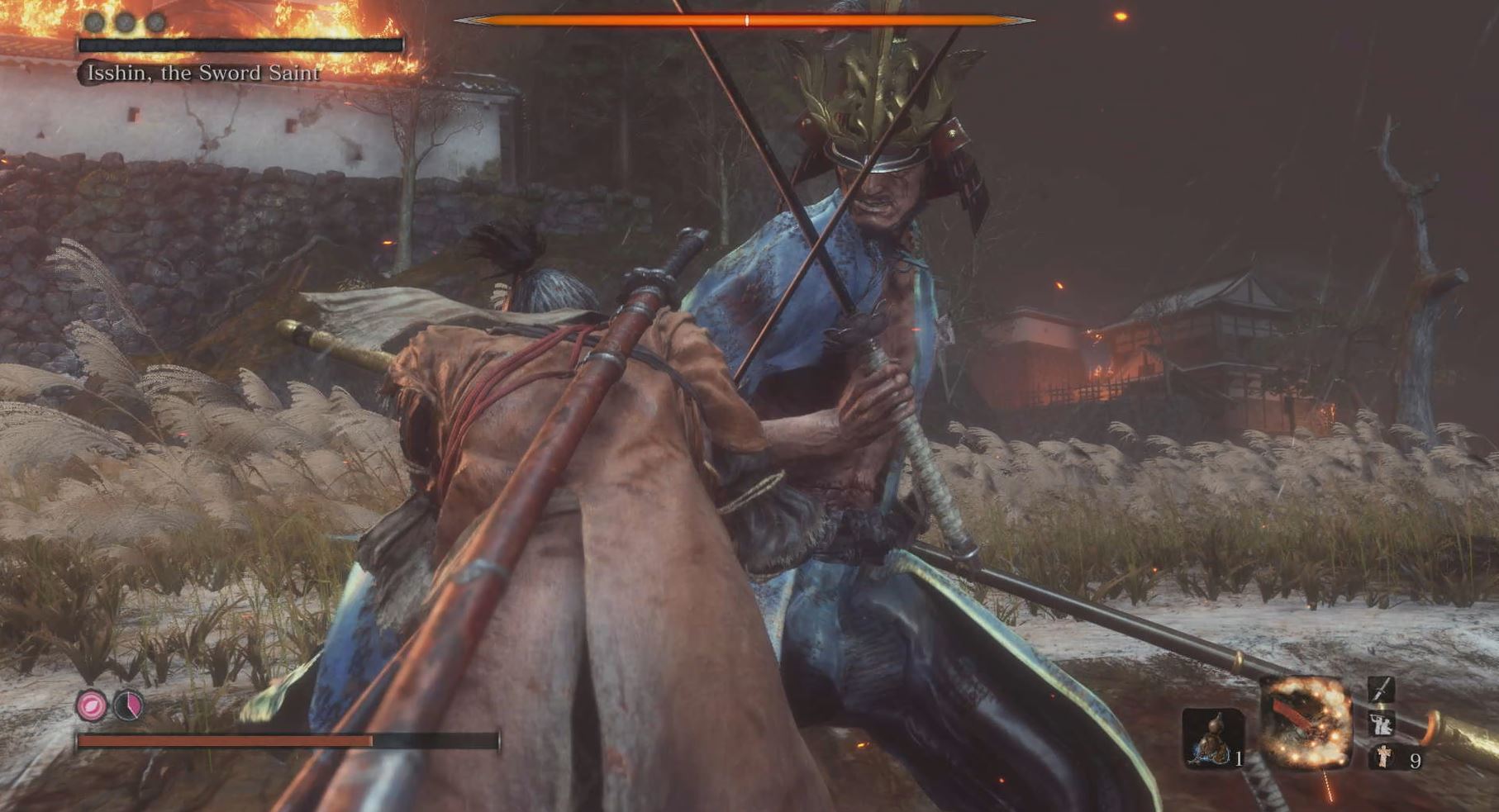Click the white spirit emblem icon

tap(1382, 756)
